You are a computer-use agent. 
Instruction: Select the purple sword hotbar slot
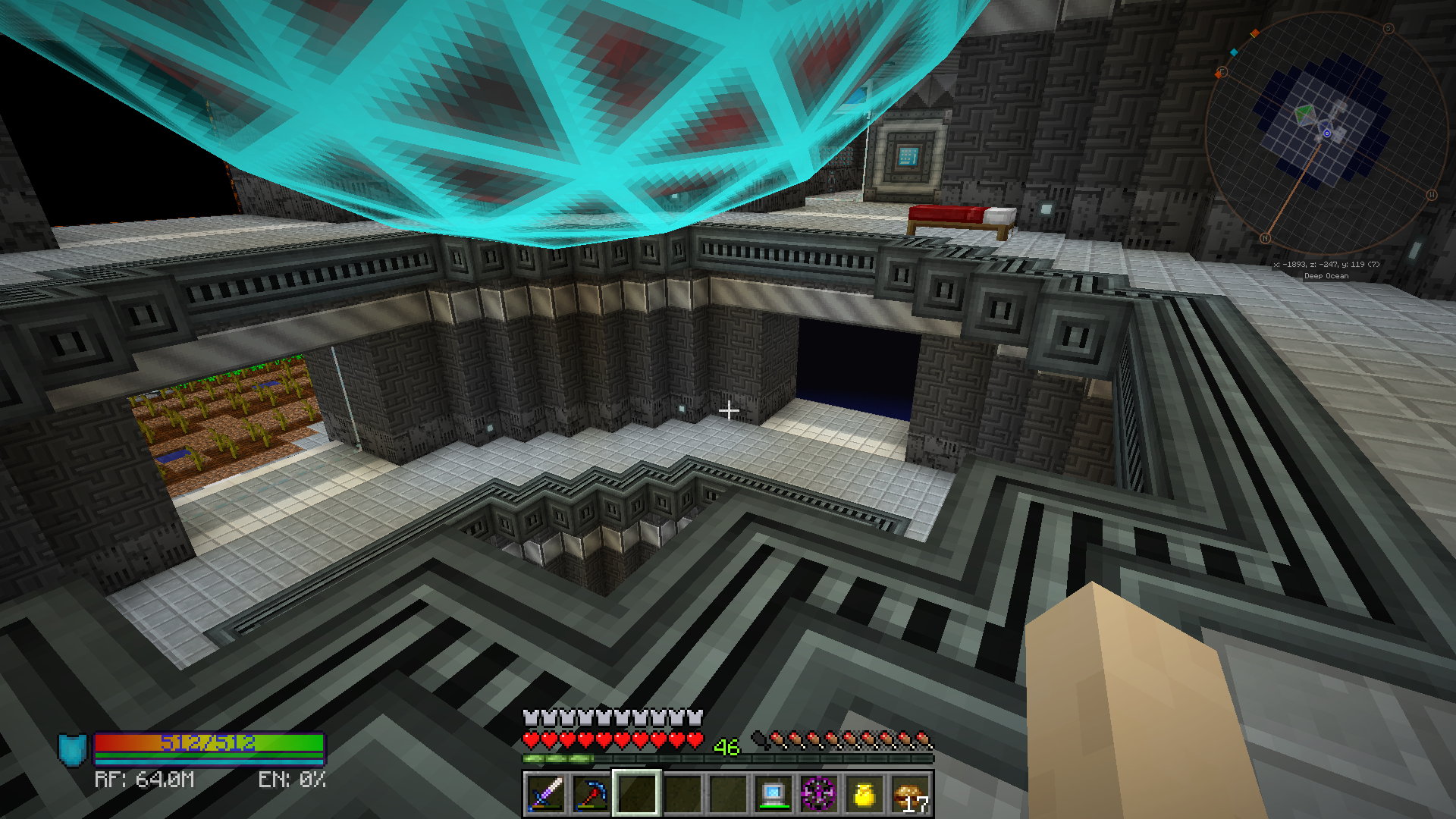pos(545,794)
